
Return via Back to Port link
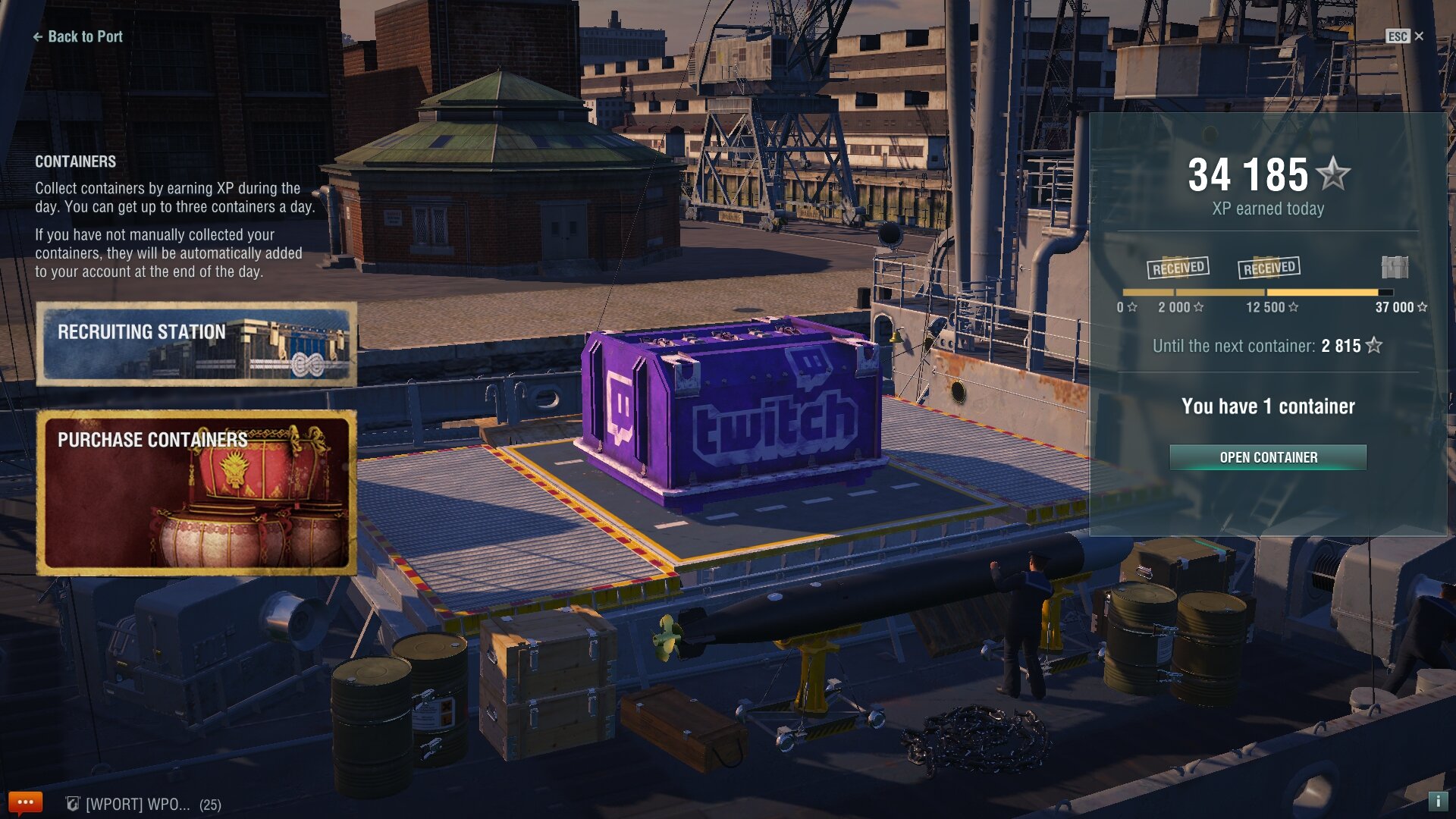click(77, 36)
